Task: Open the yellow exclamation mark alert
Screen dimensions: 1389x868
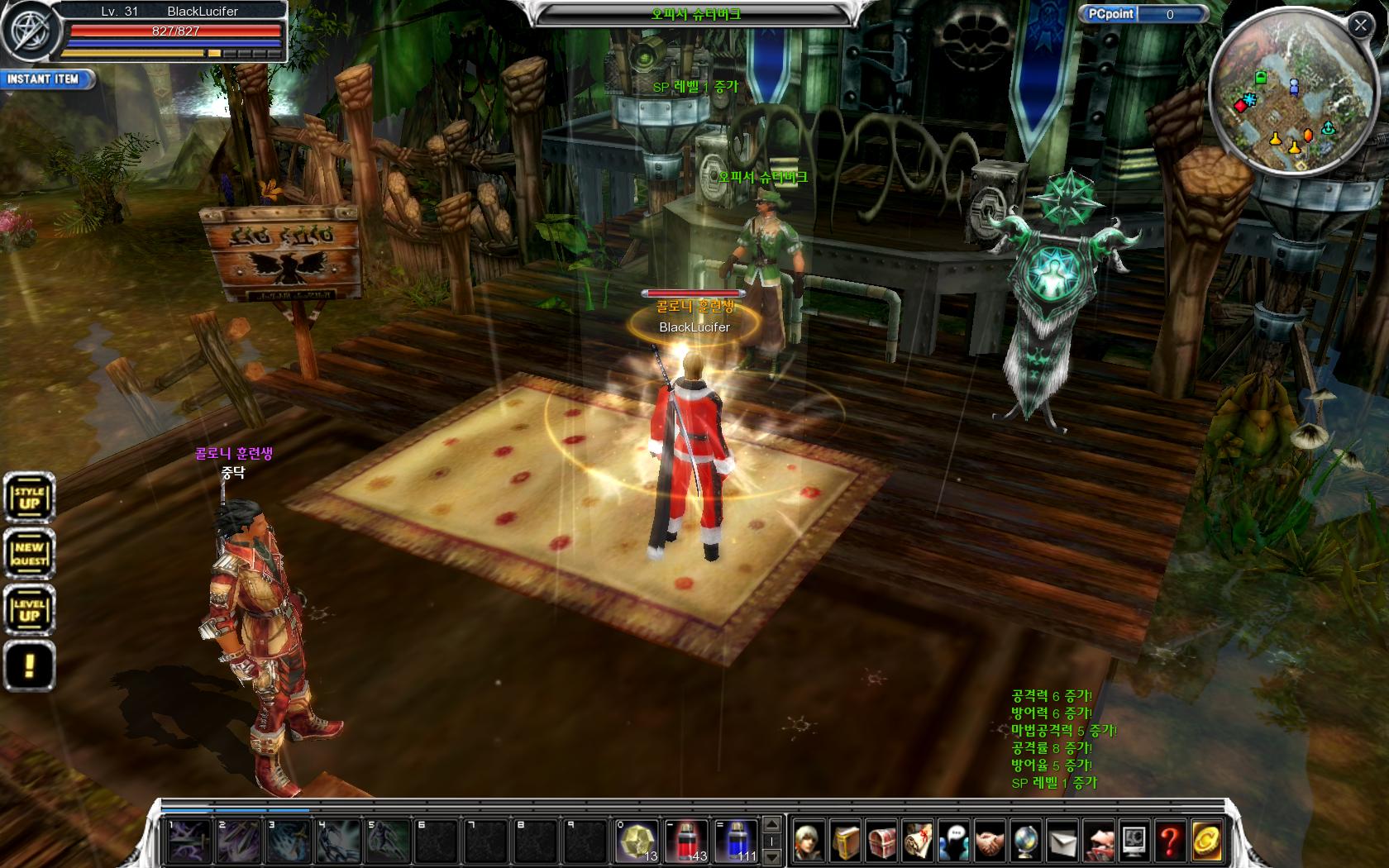Action: pyautogui.click(x=29, y=666)
